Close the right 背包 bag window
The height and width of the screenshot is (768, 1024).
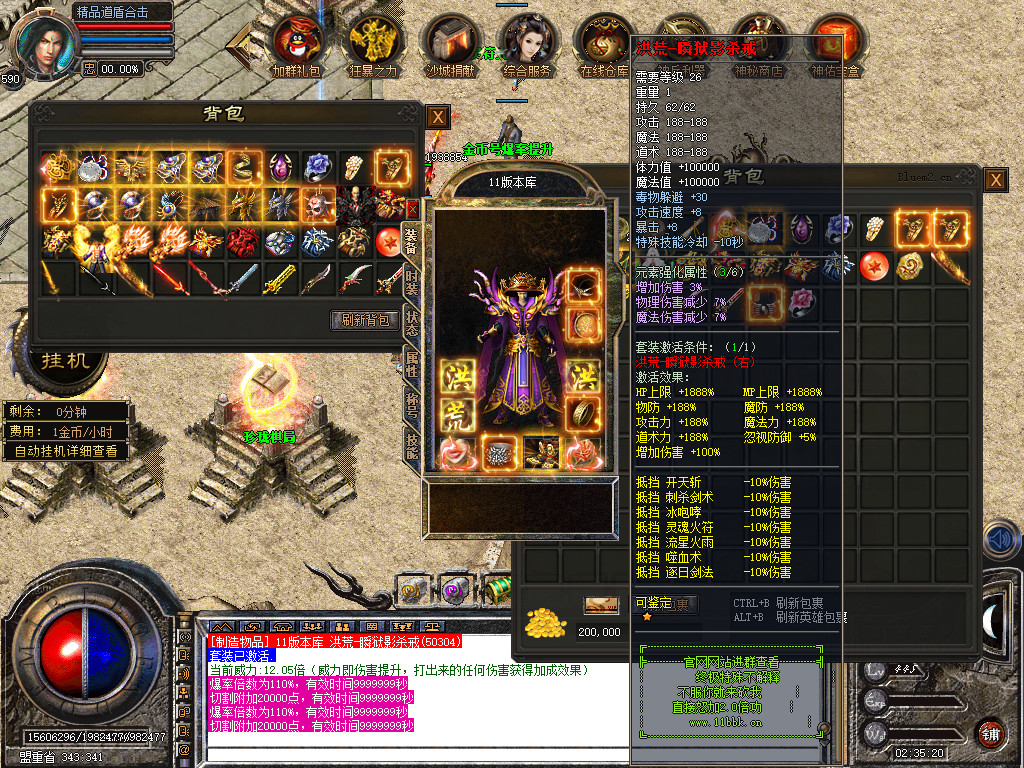(995, 180)
